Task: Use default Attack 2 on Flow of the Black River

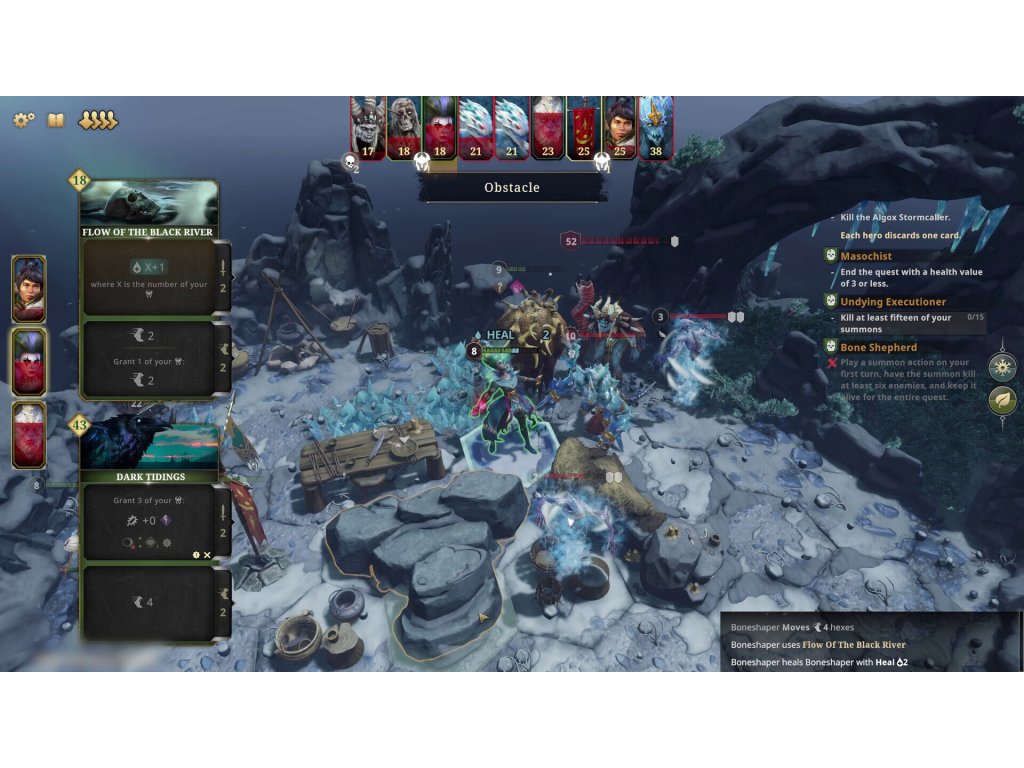Action: point(224,277)
